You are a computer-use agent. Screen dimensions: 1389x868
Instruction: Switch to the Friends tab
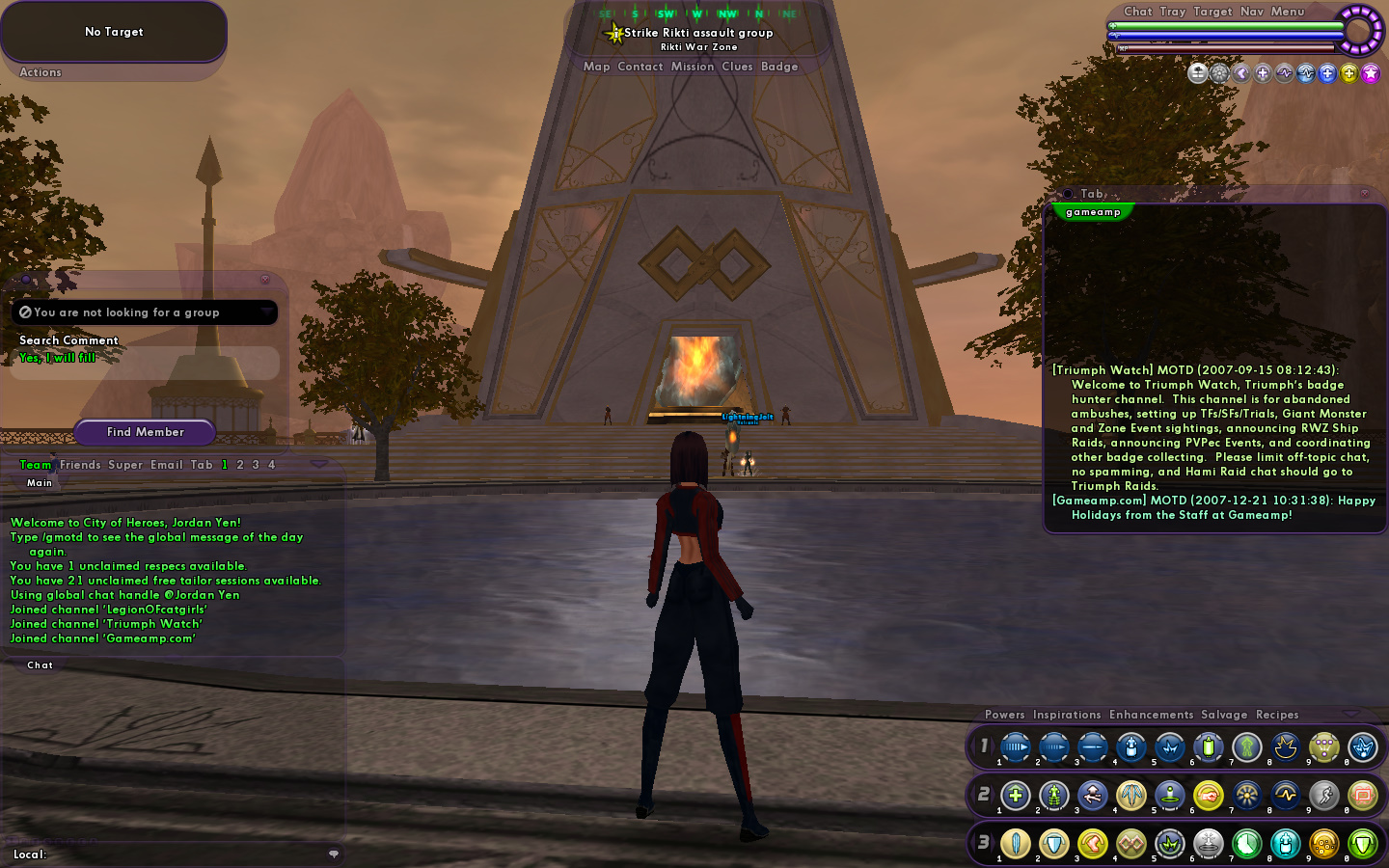click(x=80, y=465)
